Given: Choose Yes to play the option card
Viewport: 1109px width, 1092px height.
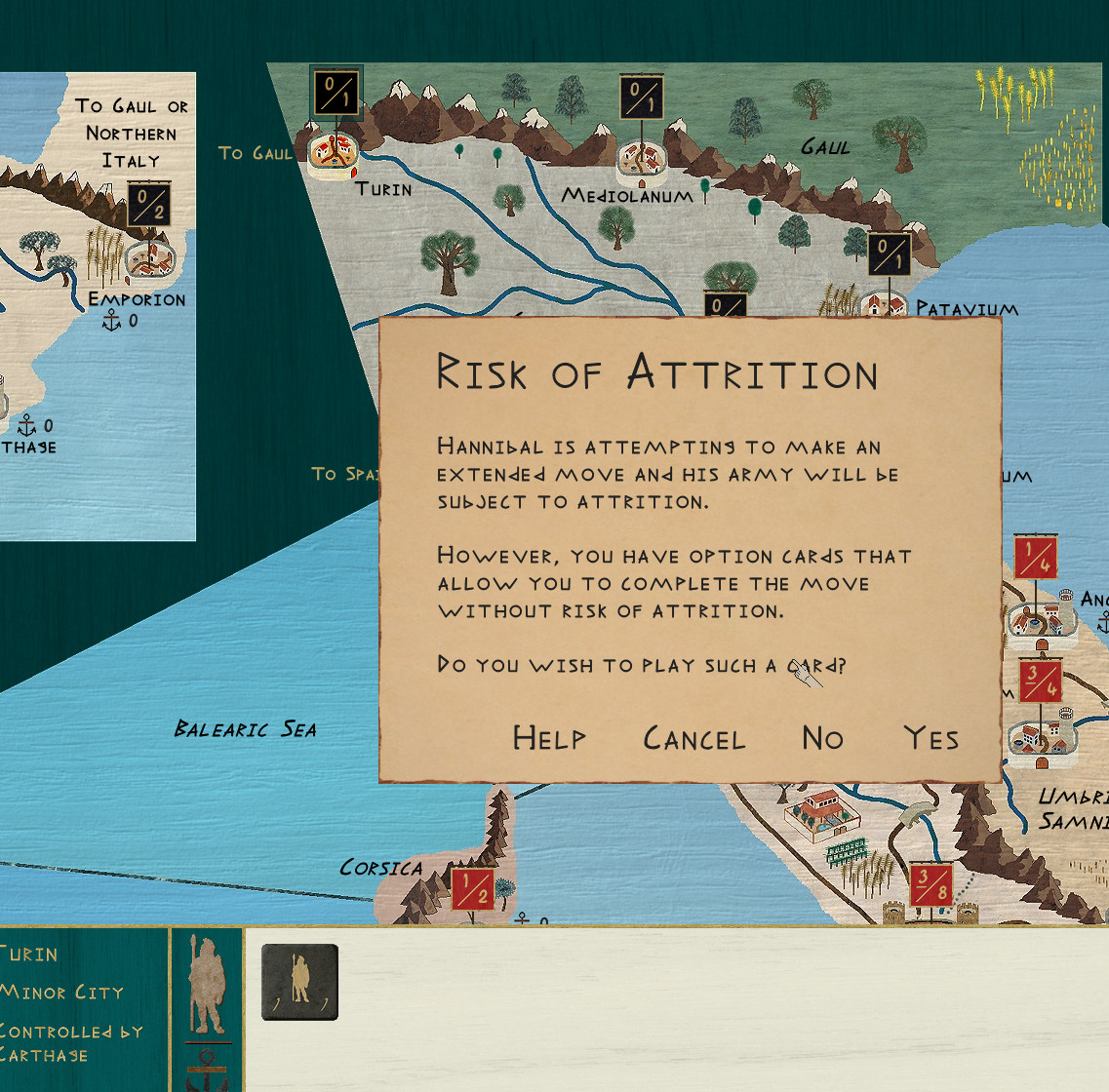Looking at the screenshot, I should tap(931, 738).
